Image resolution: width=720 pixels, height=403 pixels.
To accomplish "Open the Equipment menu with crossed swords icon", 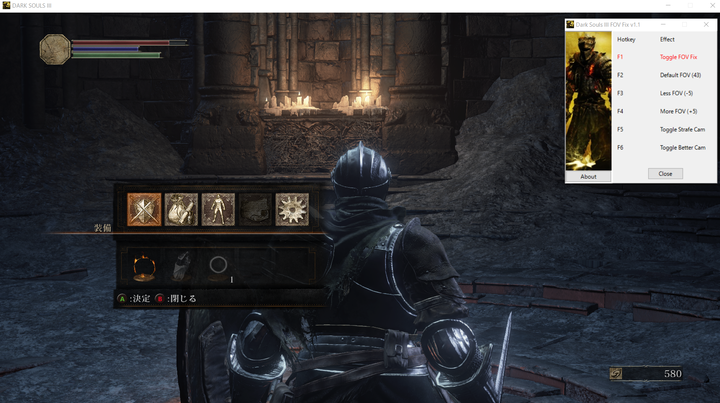I will coord(144,209).
